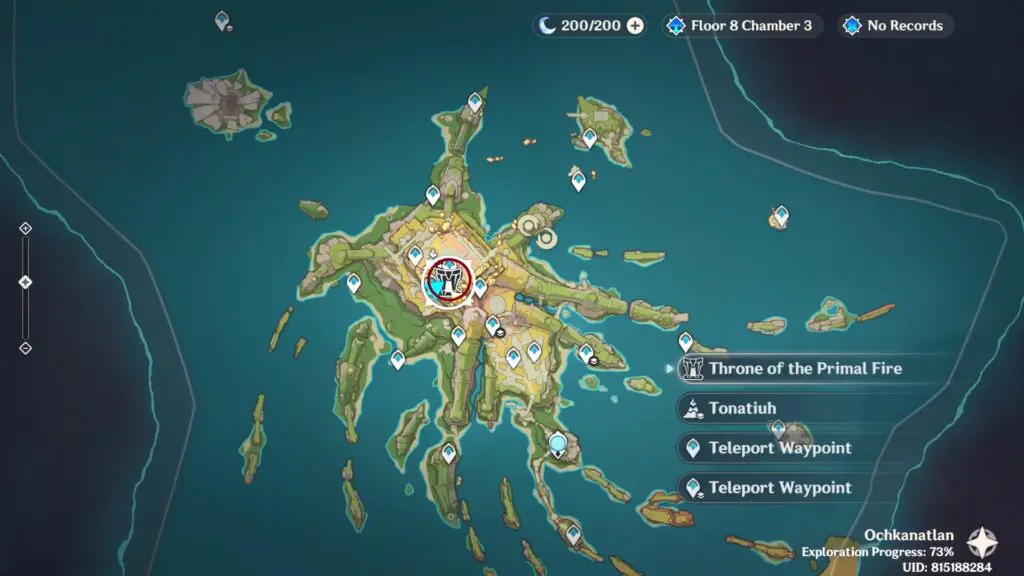The image size is (1024, 576).
Task: Click the map zoom-out button
Action: point(26,348)
